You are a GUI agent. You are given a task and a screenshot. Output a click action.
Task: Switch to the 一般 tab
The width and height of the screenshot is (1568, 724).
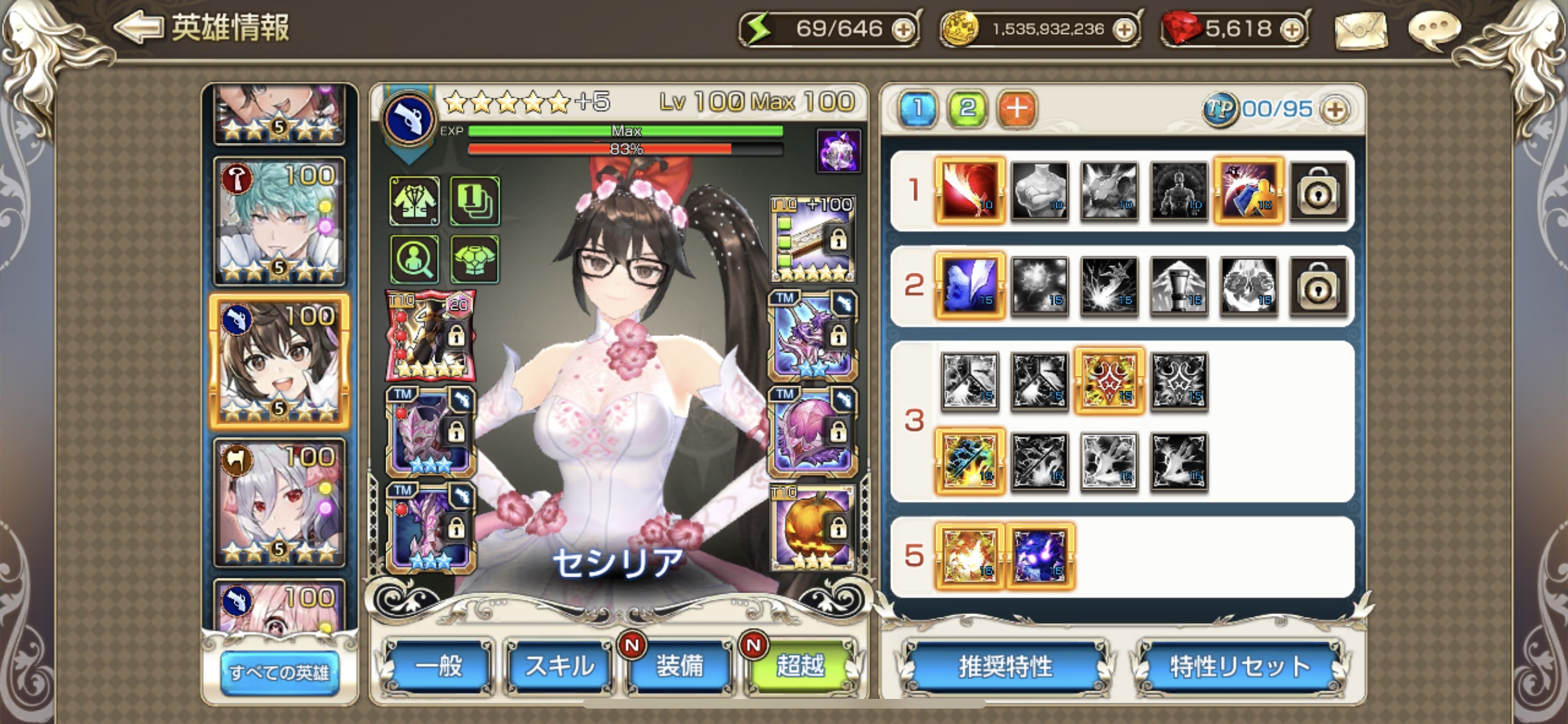(438, 667)
